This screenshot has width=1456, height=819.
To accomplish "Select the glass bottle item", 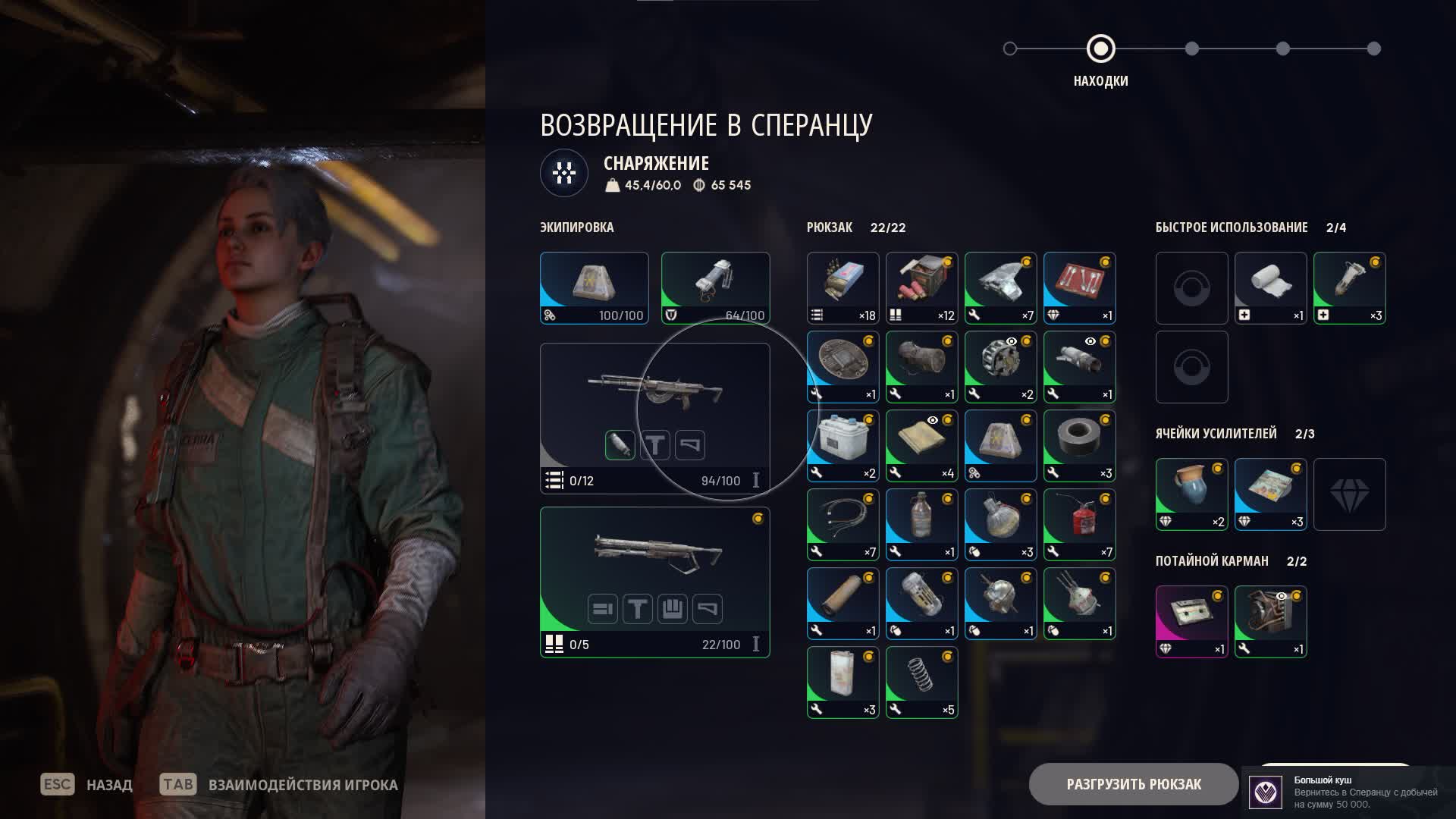I will [921, 525].
